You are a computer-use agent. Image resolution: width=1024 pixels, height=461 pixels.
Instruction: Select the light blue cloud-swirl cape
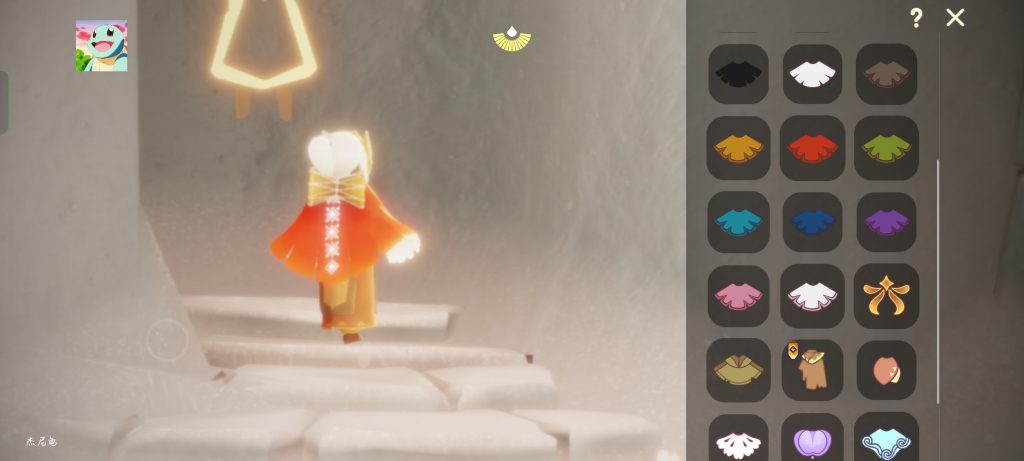tap(886, 440)
